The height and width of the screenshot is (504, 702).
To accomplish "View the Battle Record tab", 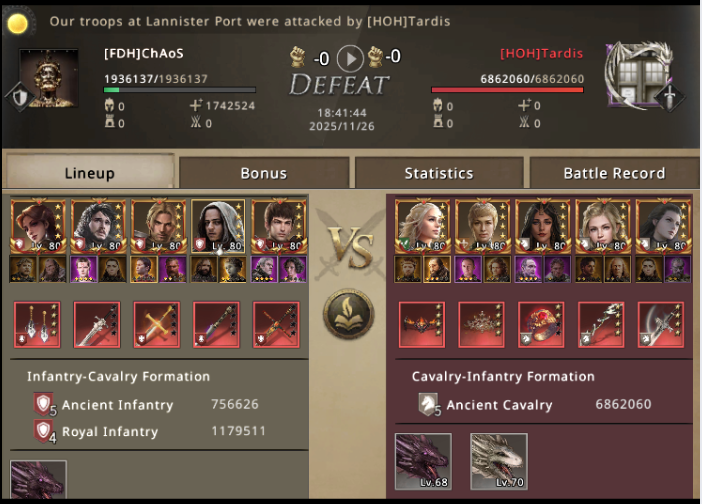I will (x=614, y=173).
